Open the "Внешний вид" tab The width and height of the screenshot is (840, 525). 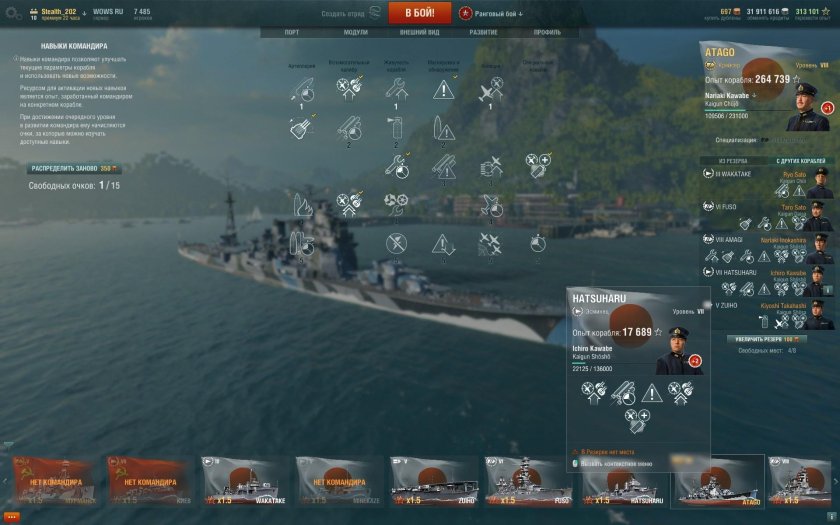click(420, 32)
